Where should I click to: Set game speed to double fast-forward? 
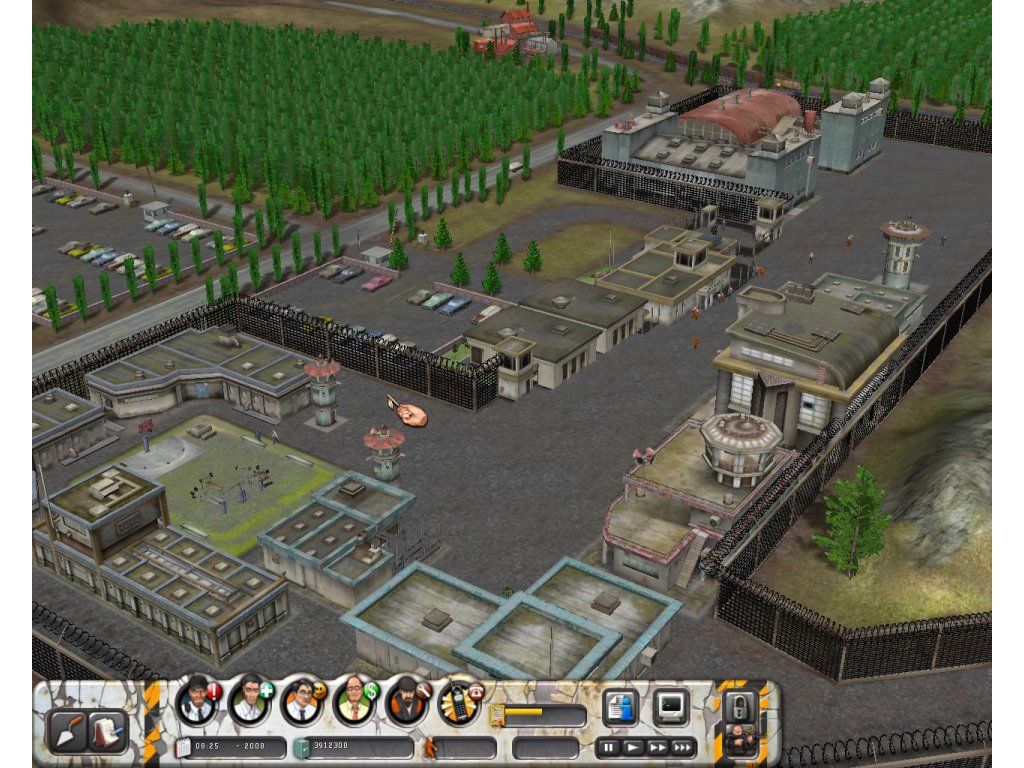click(x=657, y=747)
